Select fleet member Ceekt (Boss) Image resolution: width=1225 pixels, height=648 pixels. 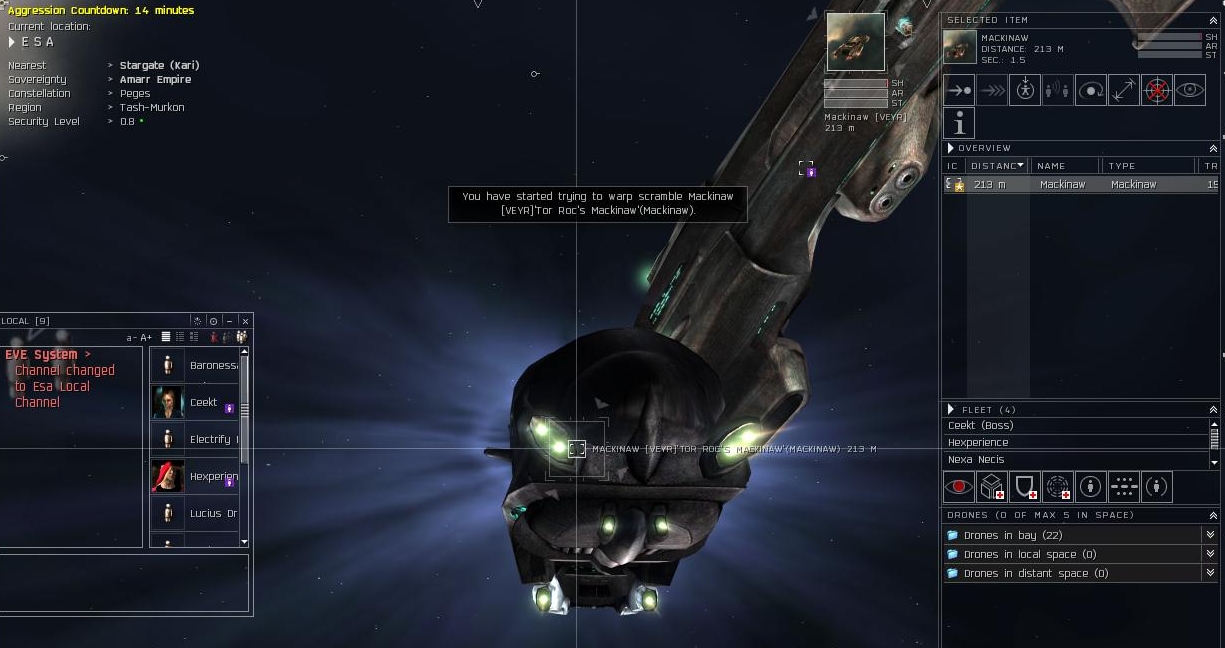tap(1075, 425)
